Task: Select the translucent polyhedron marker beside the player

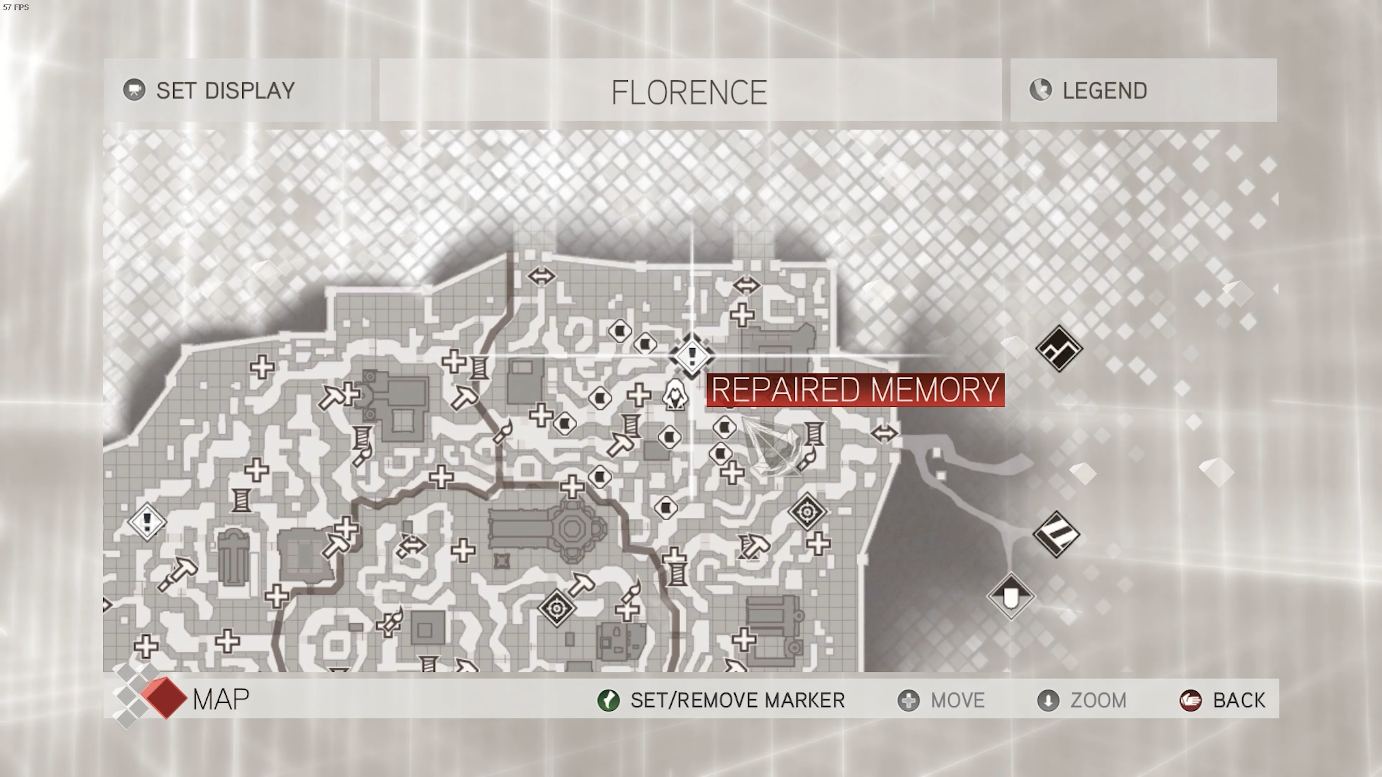Action: click(776, 447)
